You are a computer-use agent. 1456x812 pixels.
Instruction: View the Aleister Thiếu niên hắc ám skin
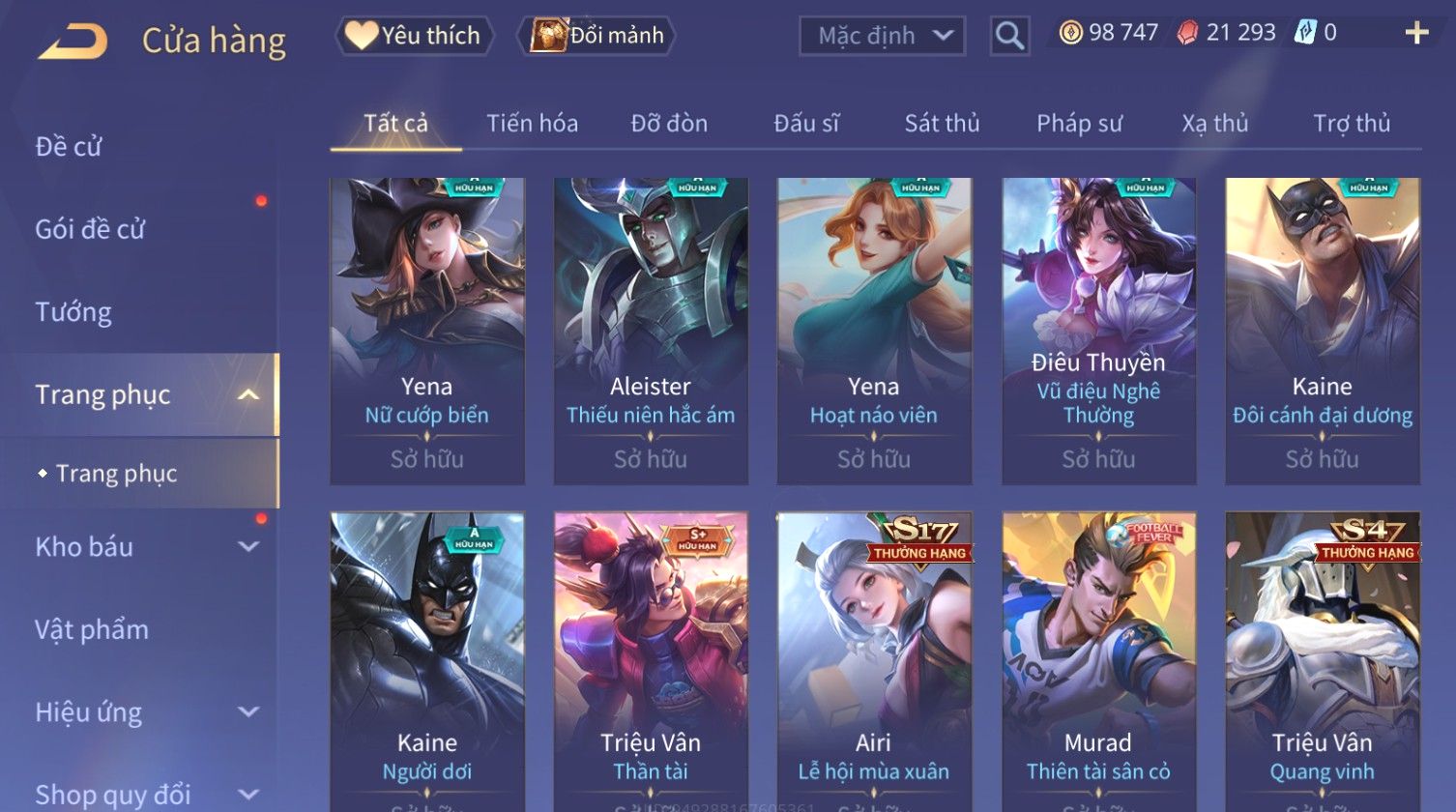click(x=651, y=329)
